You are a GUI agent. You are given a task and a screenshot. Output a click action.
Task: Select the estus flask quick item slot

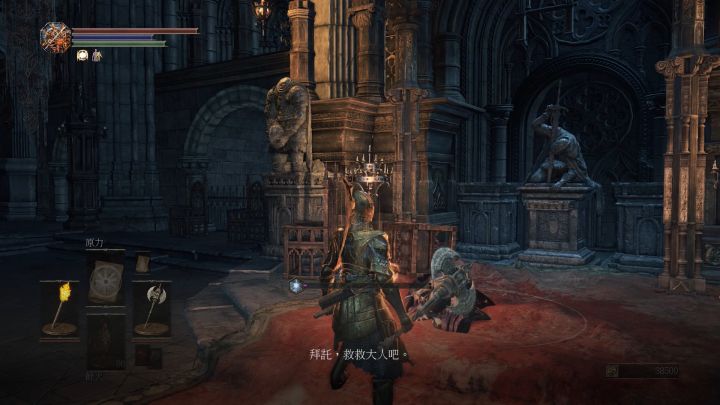click(x=104, y=340)
